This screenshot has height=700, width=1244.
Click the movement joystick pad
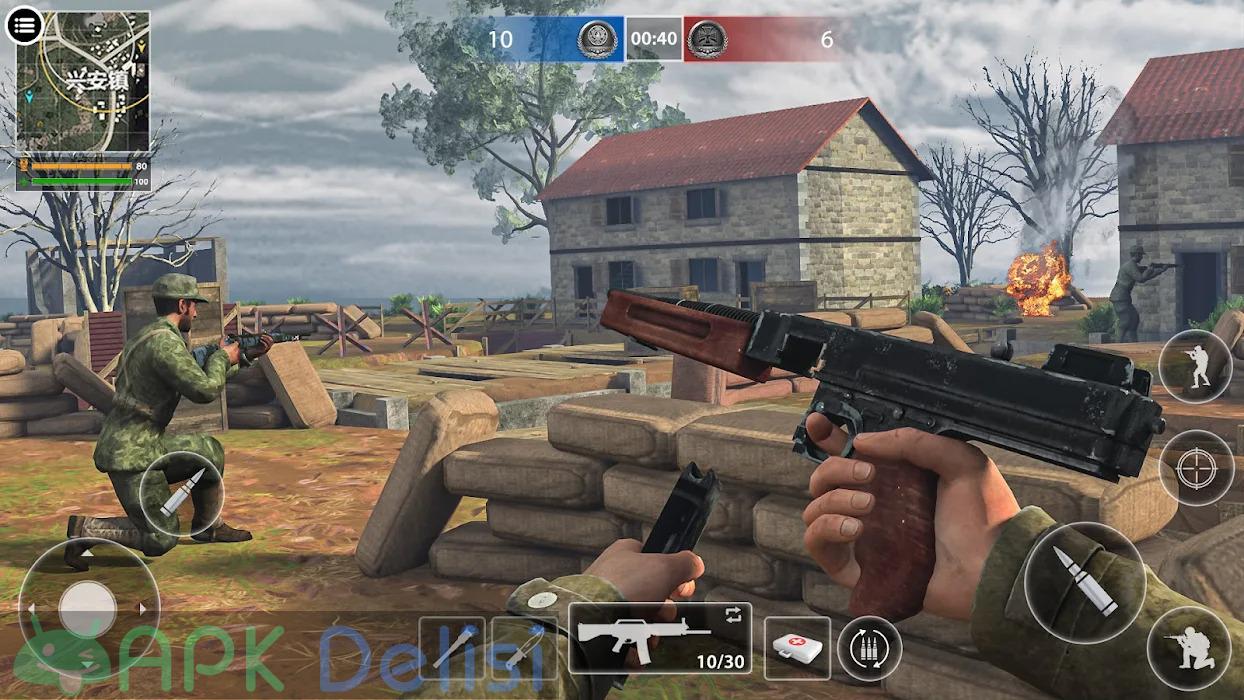pyautogui.click(x=88, y=606)
